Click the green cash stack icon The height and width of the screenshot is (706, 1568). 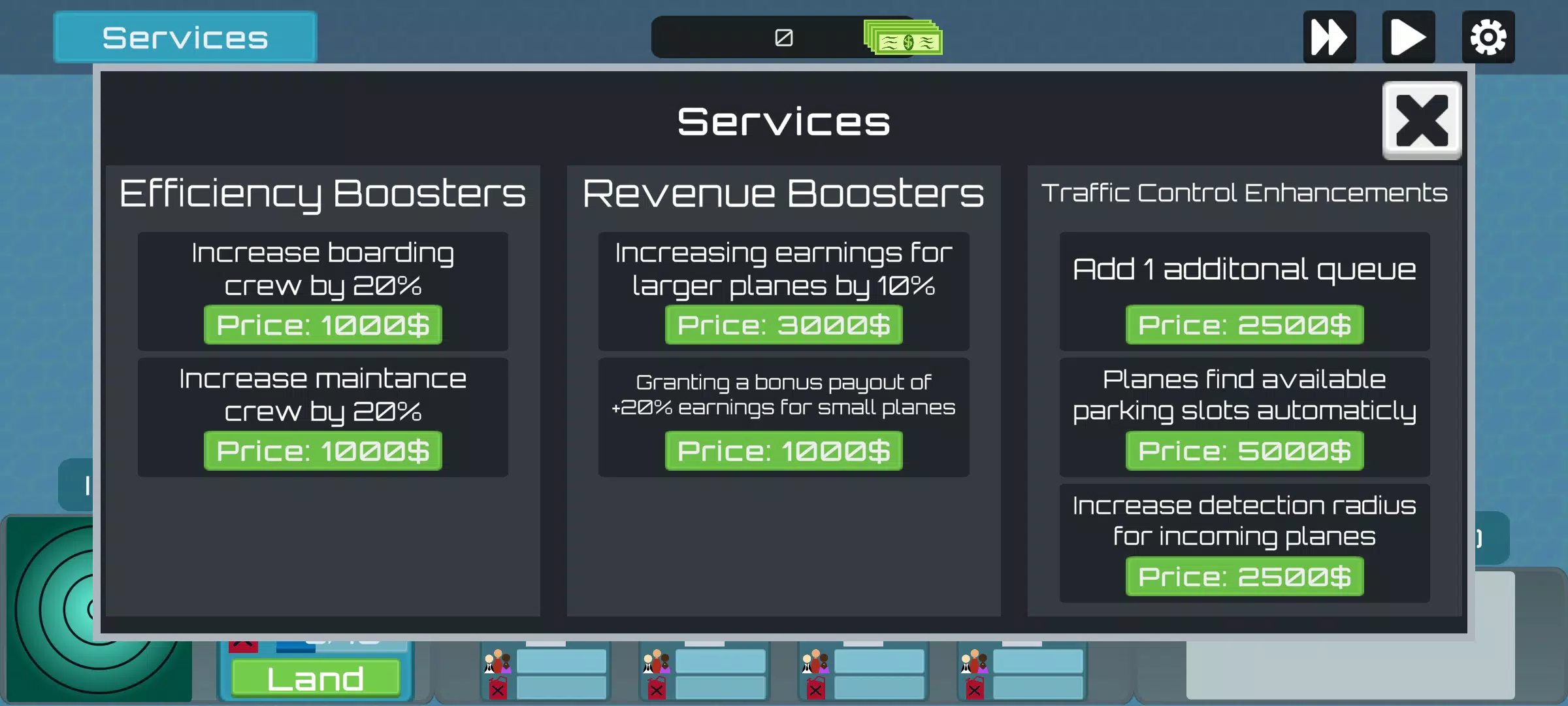[x=902, y=37]
